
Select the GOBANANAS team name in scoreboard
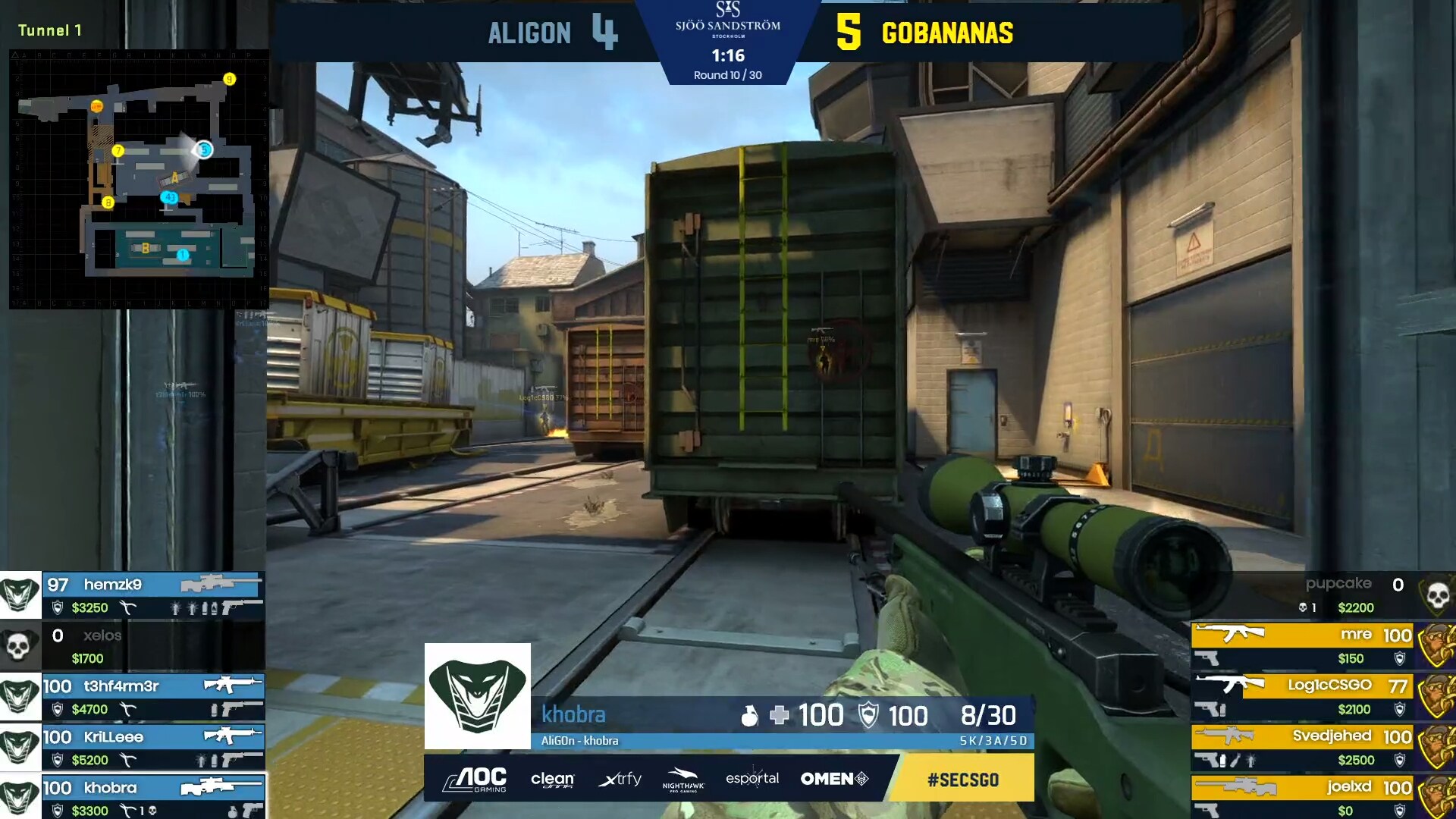pos(947,33)
